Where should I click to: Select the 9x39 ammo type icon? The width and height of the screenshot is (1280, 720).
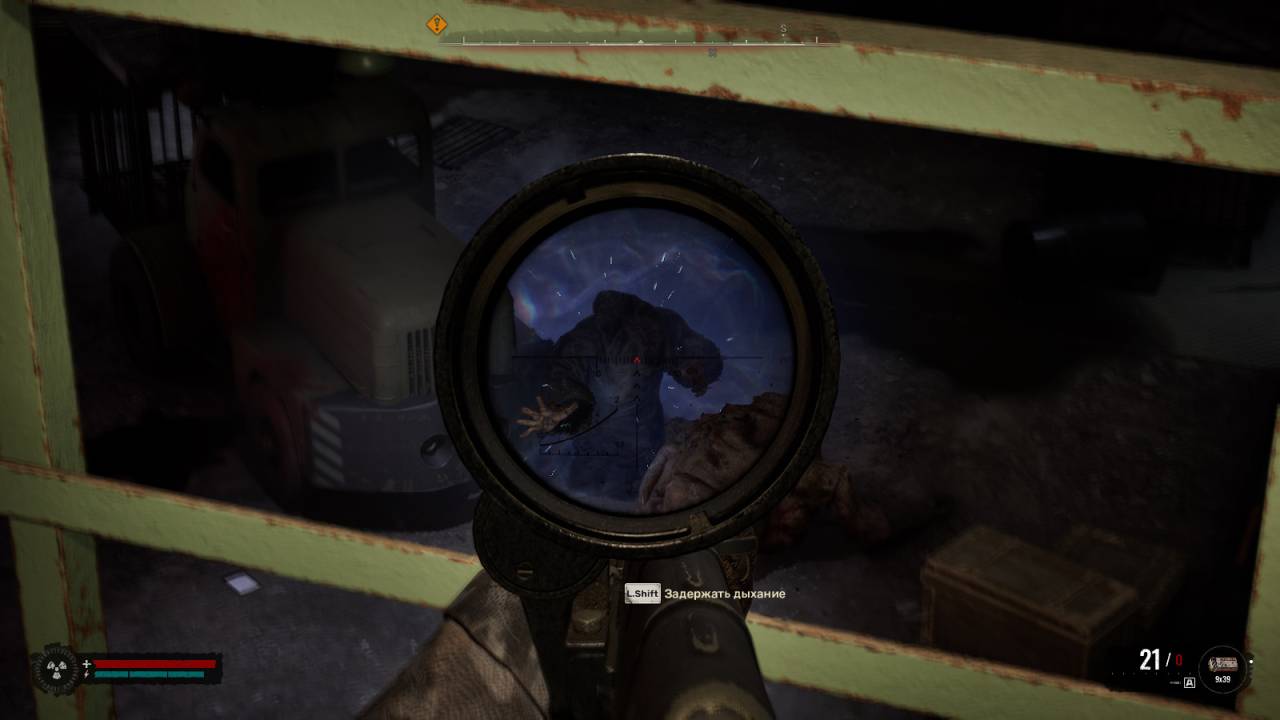pos(1223,668)
